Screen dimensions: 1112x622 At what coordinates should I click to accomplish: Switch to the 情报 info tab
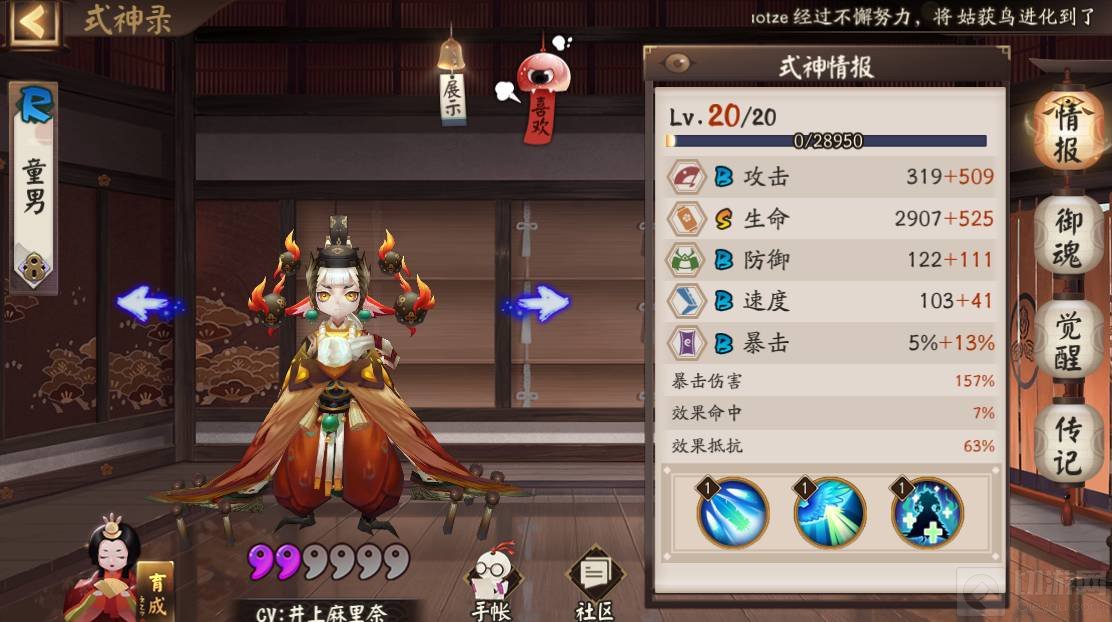tap(1067, 132)
